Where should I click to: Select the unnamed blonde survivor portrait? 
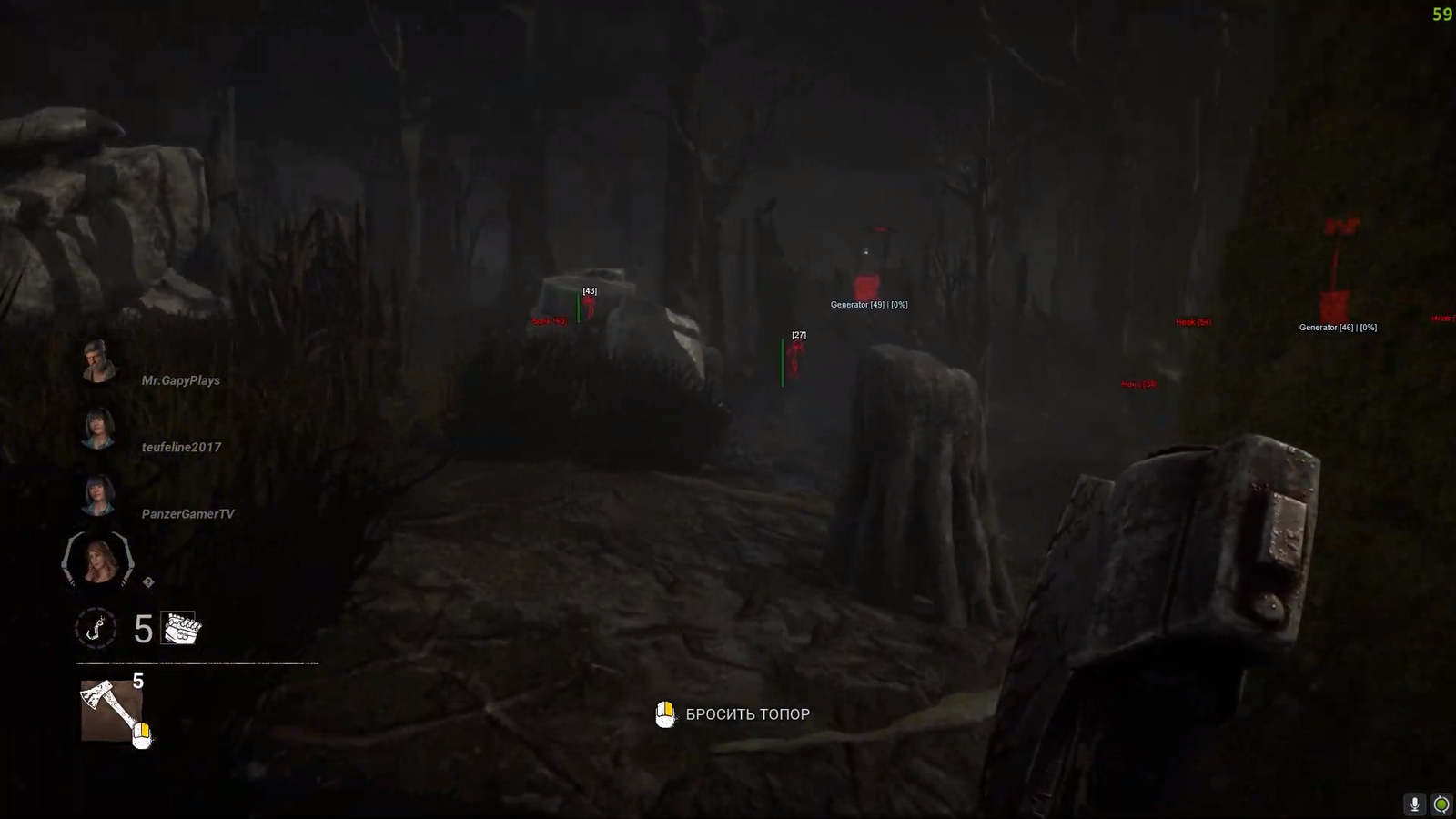tap(98, 559)
